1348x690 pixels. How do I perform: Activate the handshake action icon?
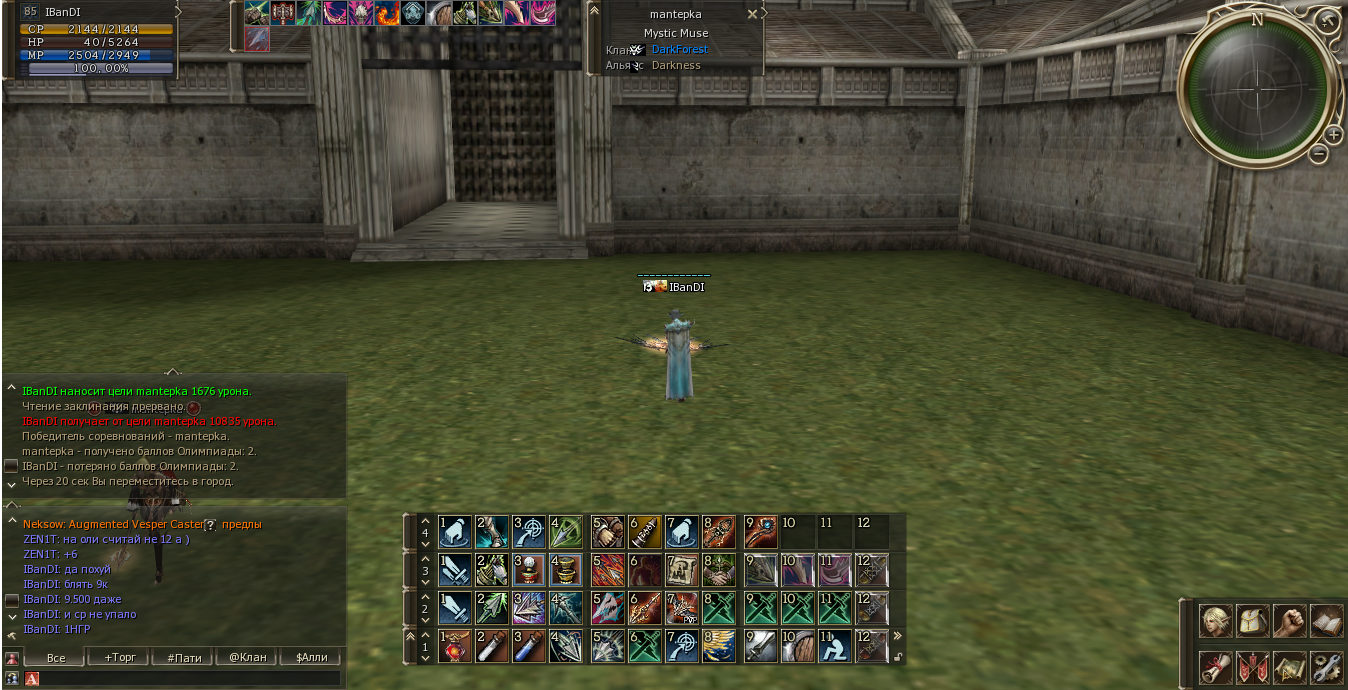(x=722, y=570)
